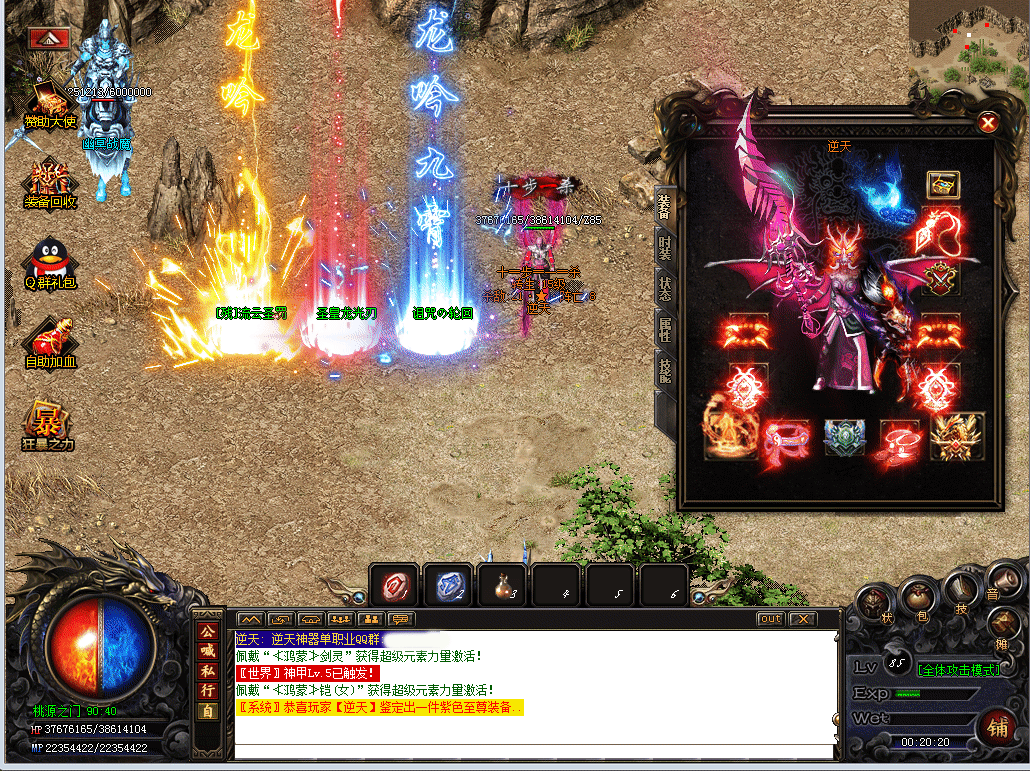Click the minimap
This screenshot has width=1030, height=771.
point(968,44)
